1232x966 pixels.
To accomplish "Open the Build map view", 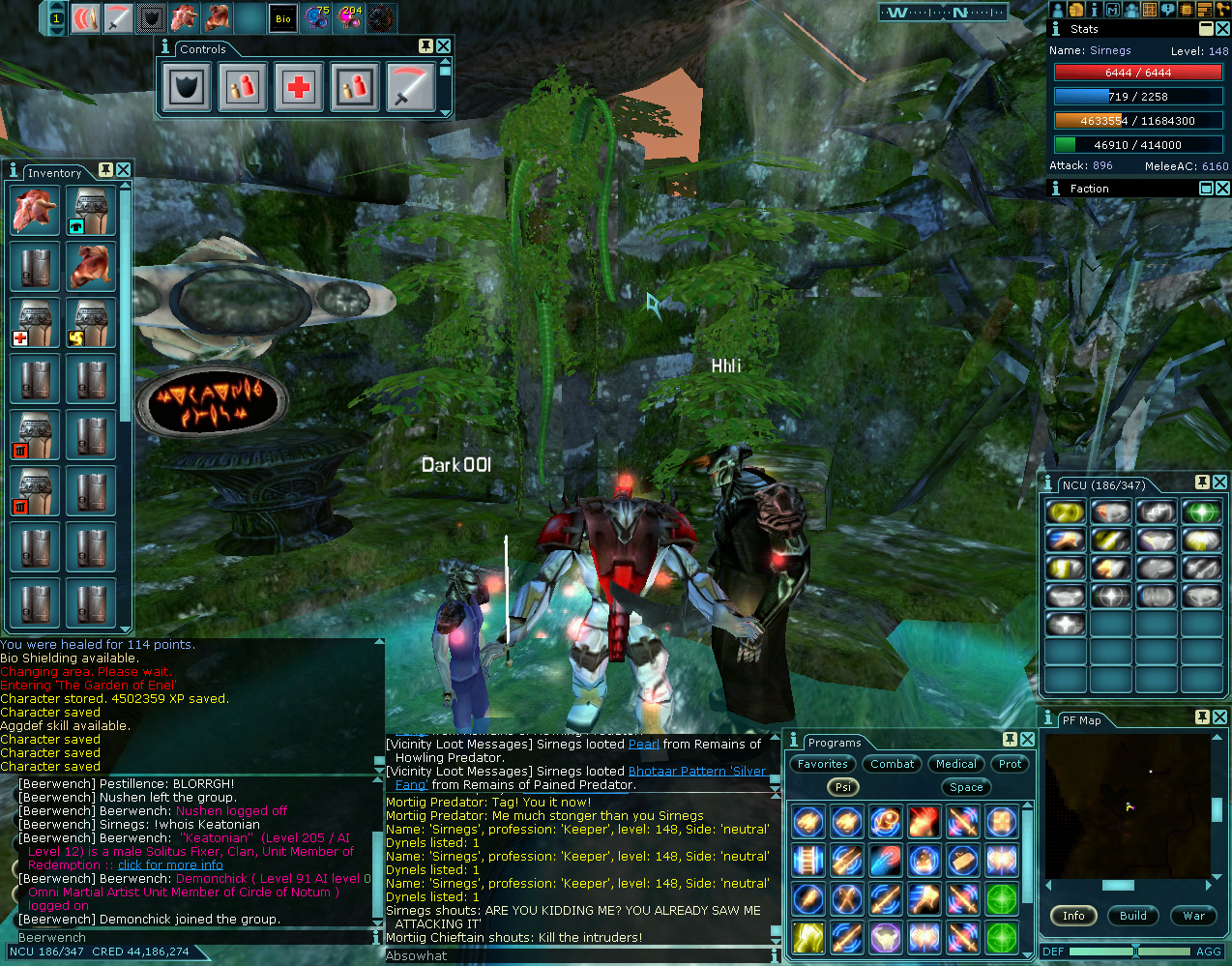I will coord(1133,916).
